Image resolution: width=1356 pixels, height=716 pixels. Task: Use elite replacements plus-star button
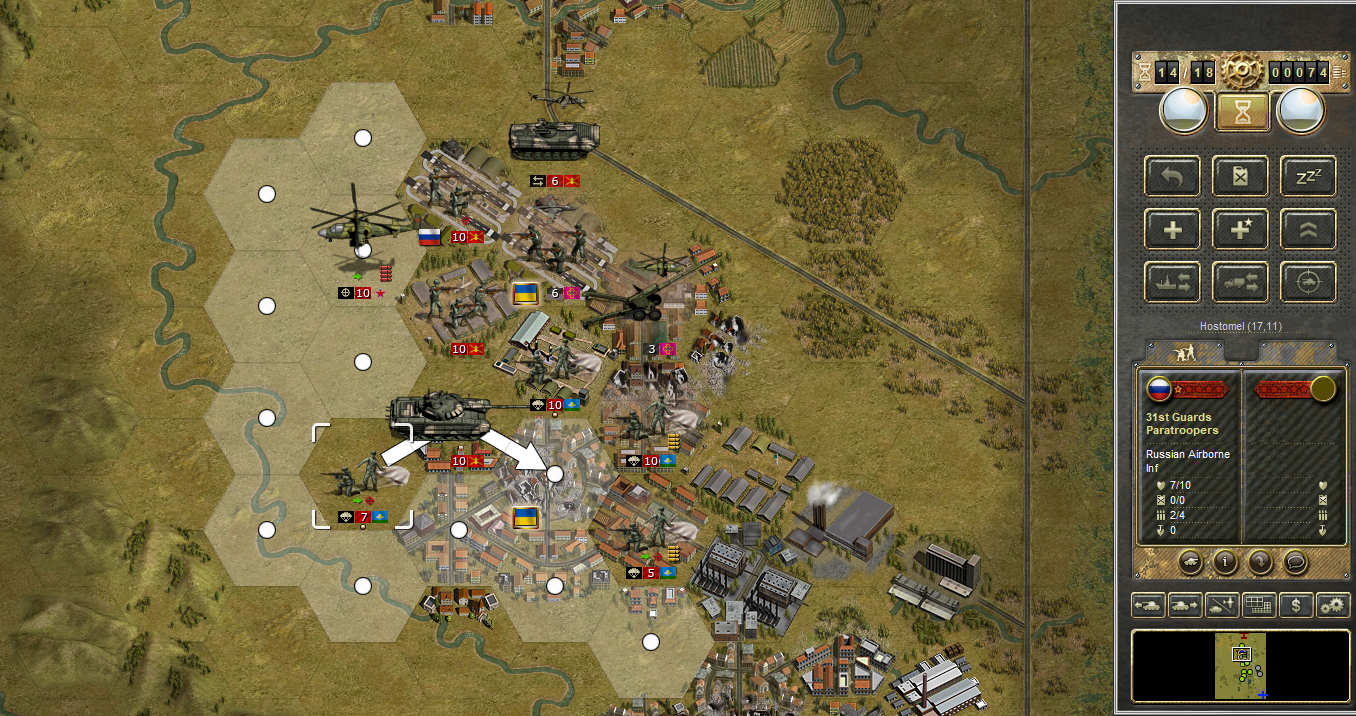(x=1241, y=230)
